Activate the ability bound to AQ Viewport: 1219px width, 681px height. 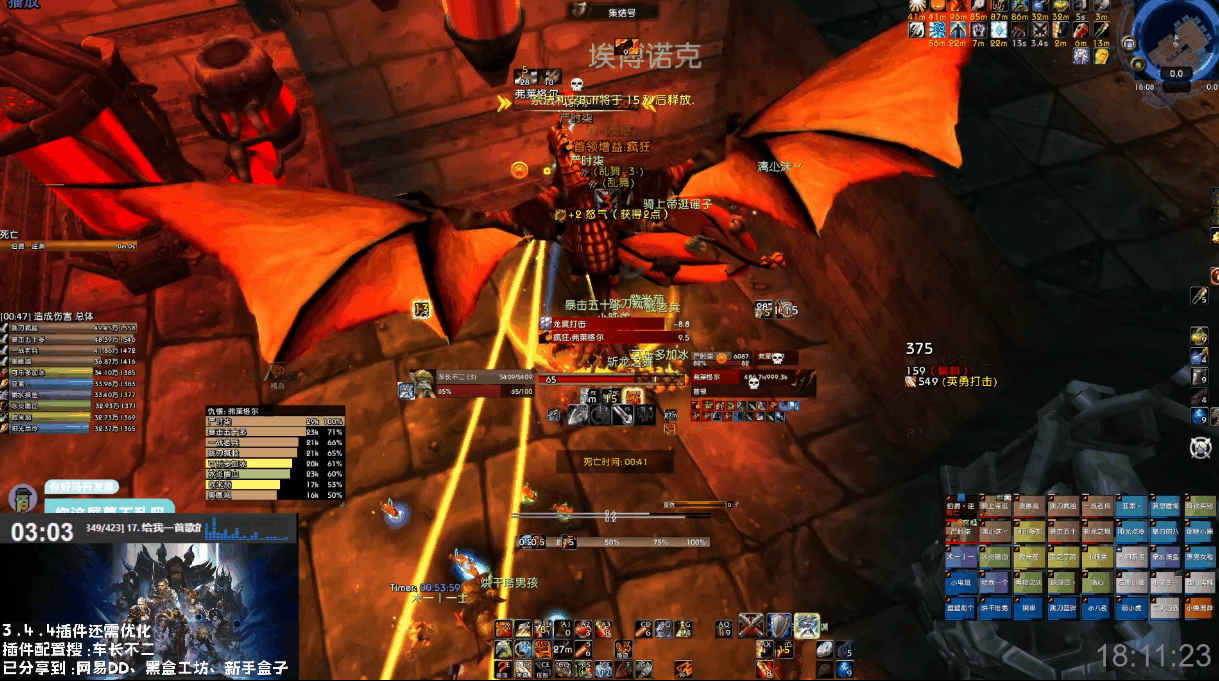(x=725, y=628)
